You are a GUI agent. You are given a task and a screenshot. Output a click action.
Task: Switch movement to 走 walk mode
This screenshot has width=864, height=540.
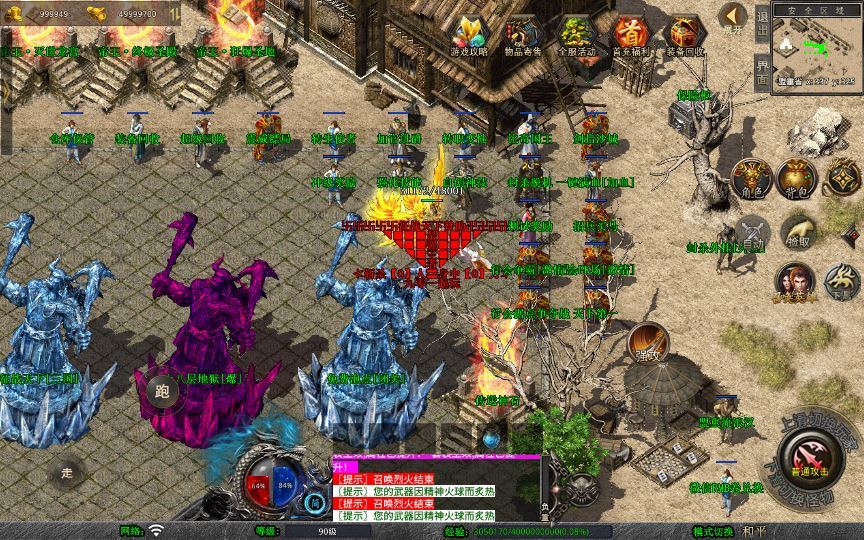67,470
